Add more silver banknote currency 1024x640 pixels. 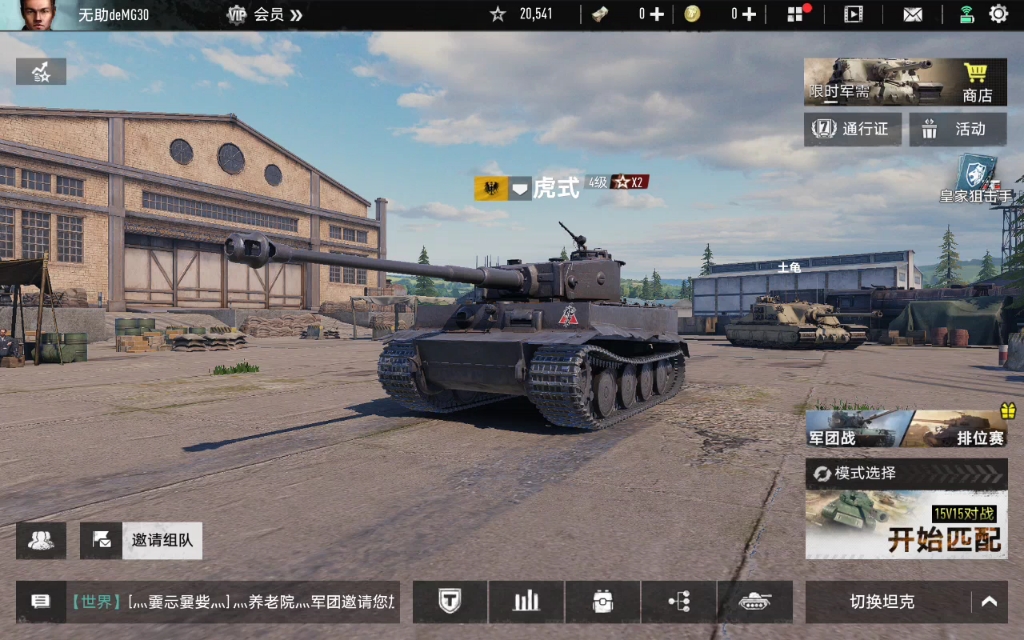[x=657, y=14]
